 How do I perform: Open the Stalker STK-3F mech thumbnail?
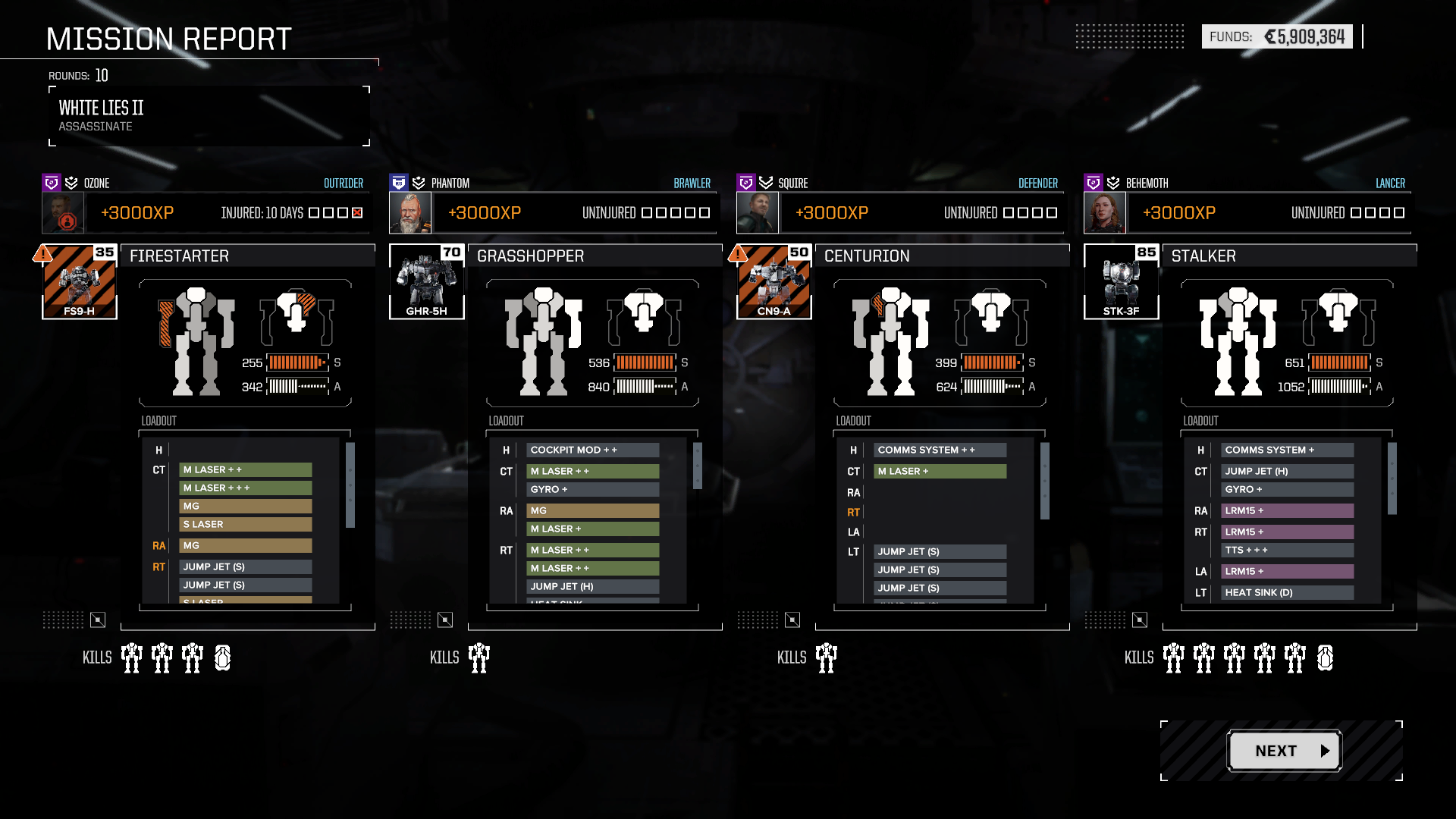click(x=1121, y=282)
